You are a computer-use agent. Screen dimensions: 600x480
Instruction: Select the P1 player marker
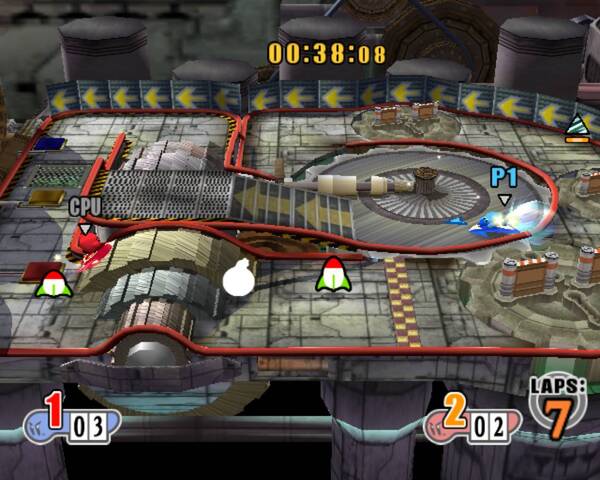(x=503, y=182)
